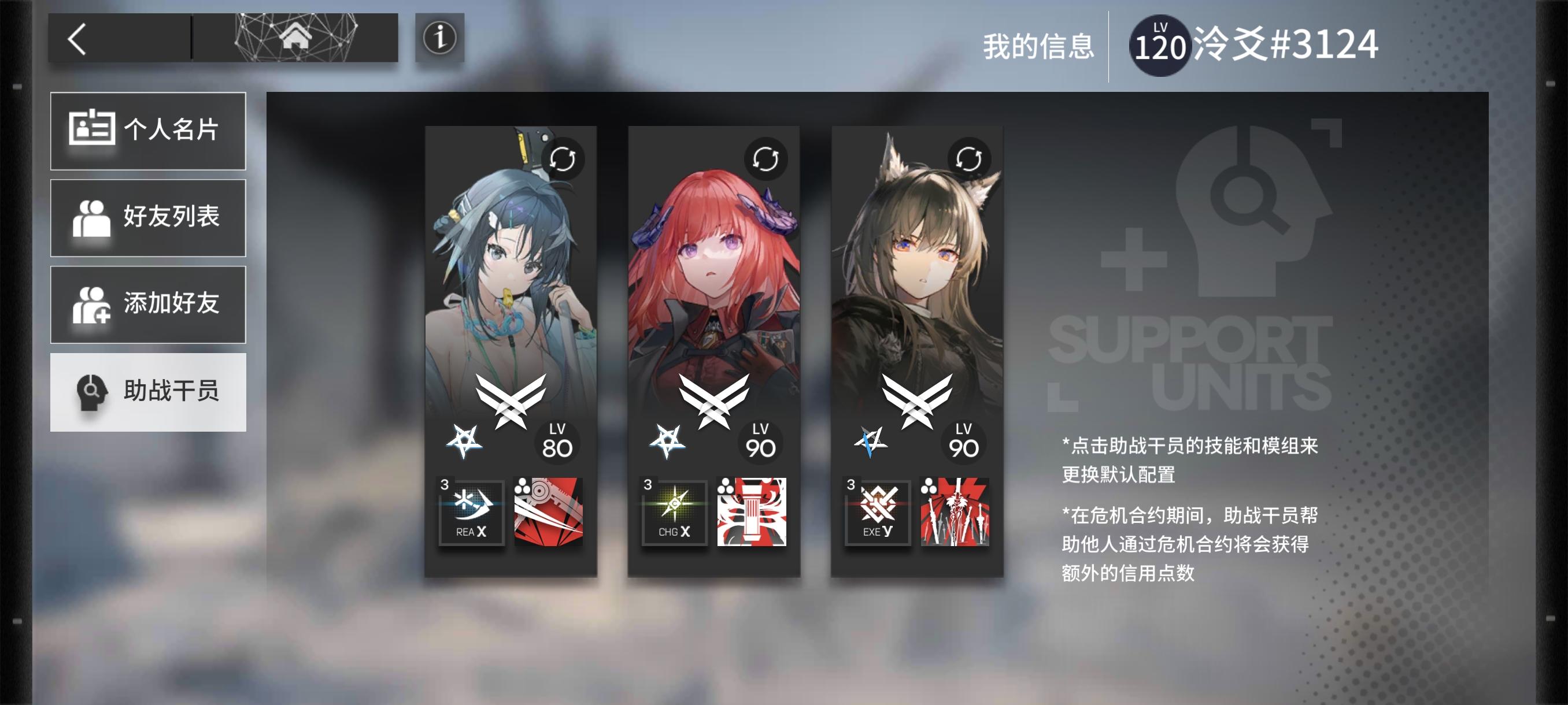This screenshot has width=1568, height=705.
Task: Tap the EXE Y skill icon on wolf-eared operator
Action: click(876, 513)
